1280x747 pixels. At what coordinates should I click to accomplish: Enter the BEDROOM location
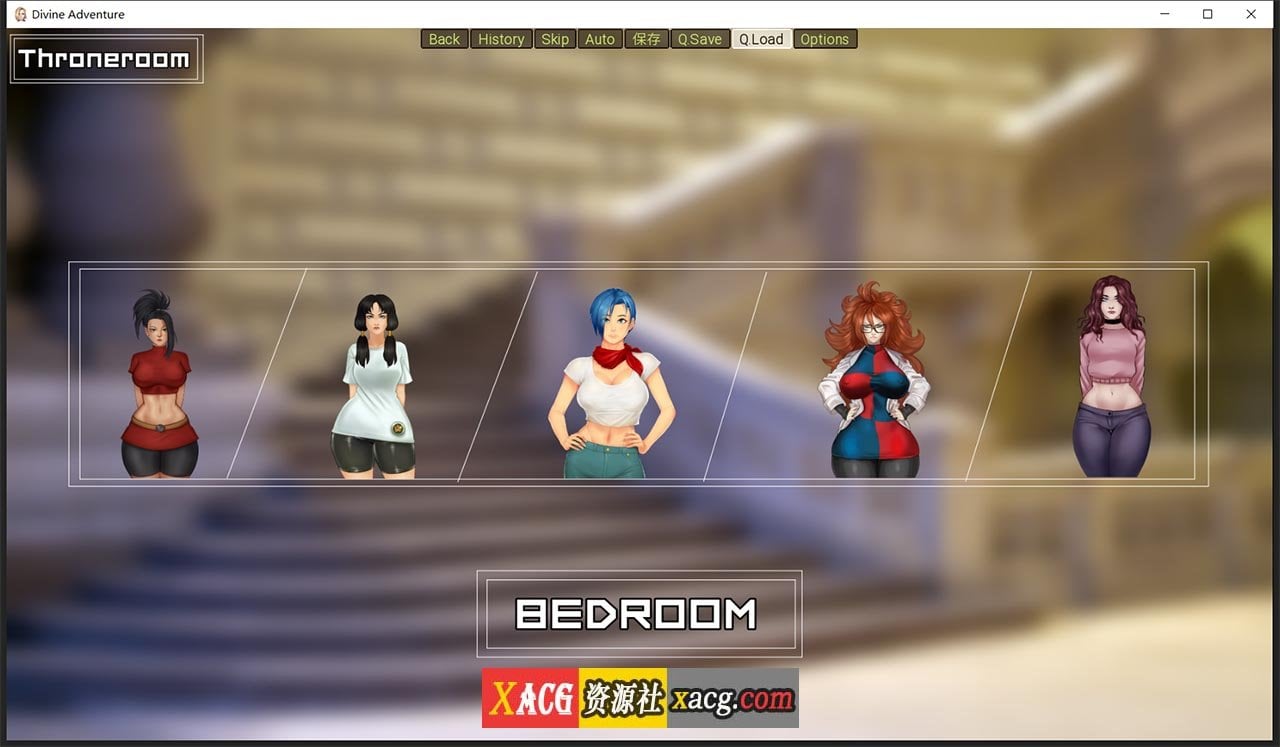coord(638,611)
